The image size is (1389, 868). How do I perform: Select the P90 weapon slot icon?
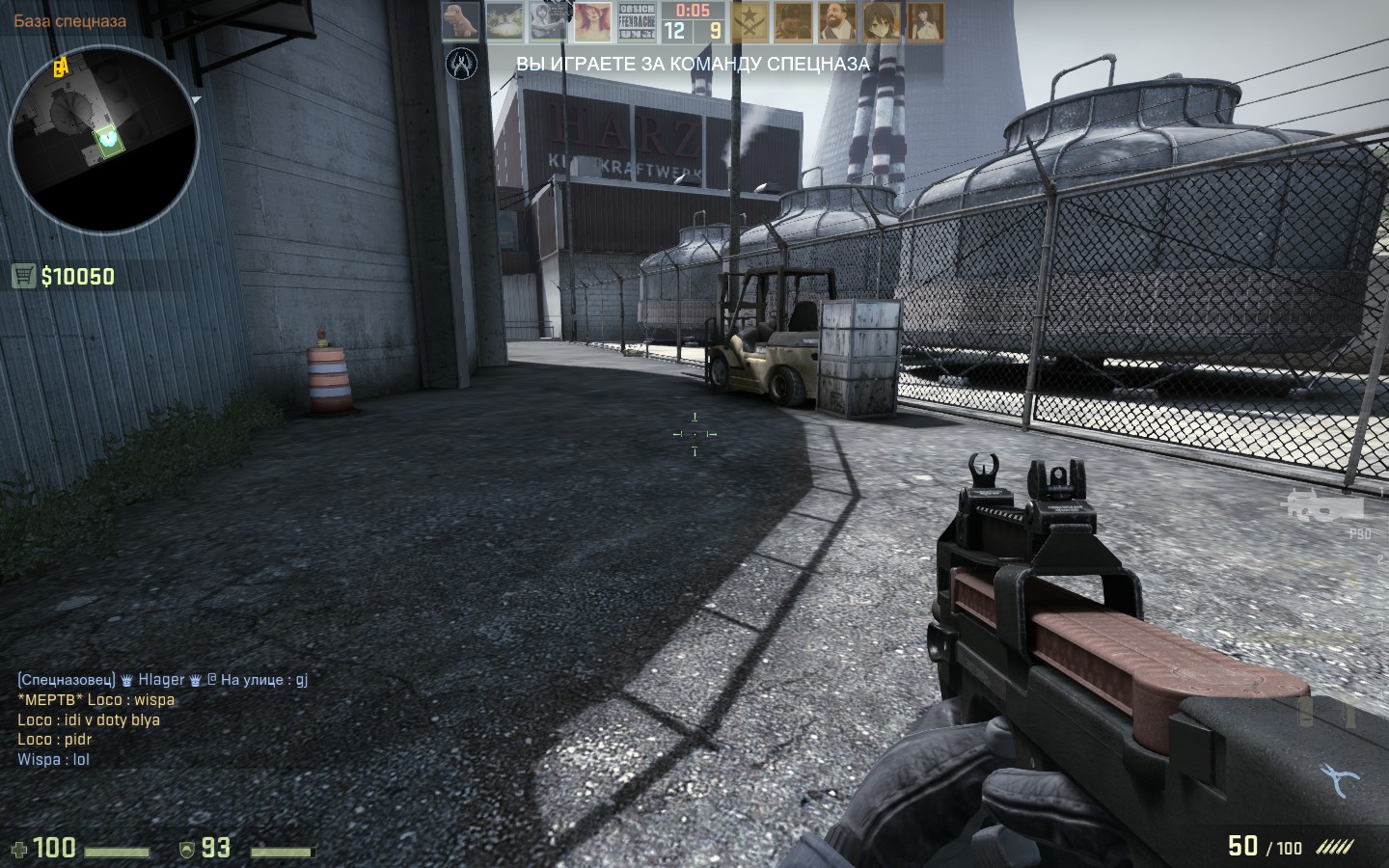(x=1323, y=505)
